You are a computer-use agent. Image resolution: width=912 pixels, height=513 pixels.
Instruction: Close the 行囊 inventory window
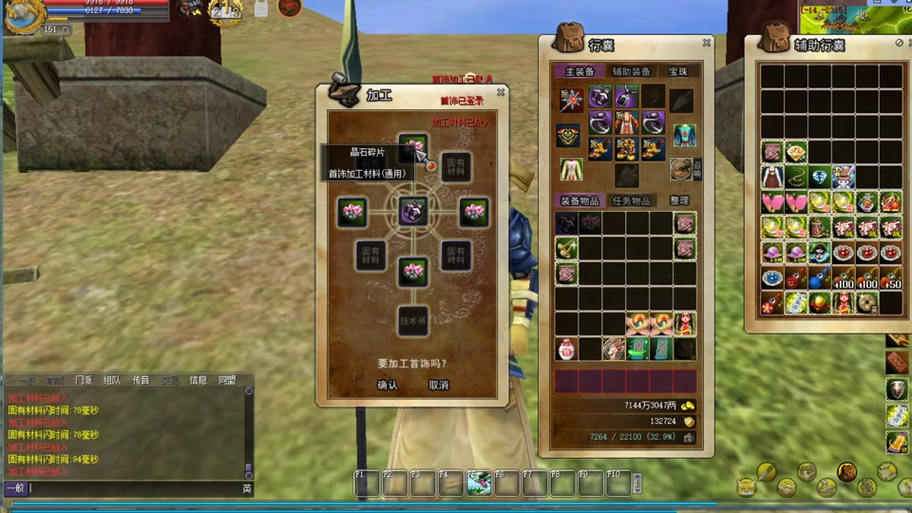coord(706,43)
